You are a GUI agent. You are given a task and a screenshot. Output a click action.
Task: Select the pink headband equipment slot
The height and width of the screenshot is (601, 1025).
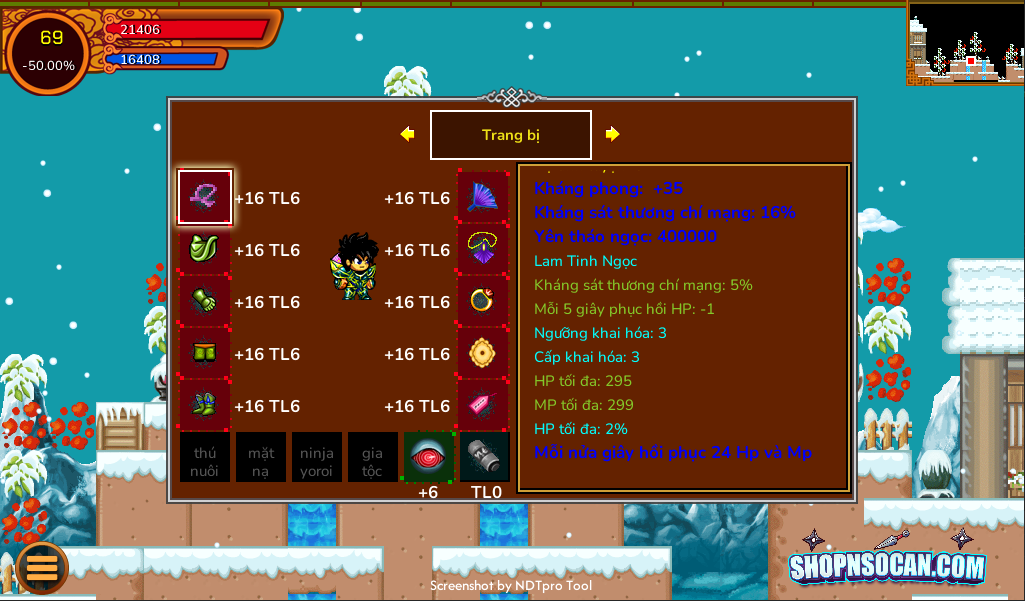click(x=205, y=197)
